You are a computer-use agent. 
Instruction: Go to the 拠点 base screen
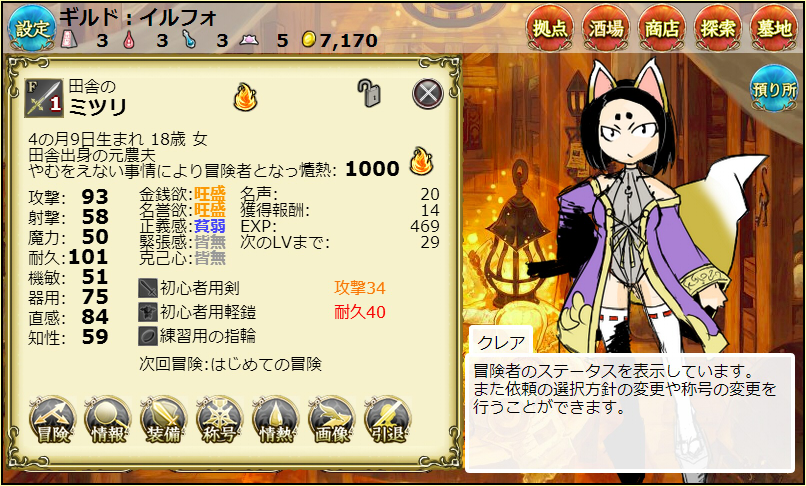(553, 27)
